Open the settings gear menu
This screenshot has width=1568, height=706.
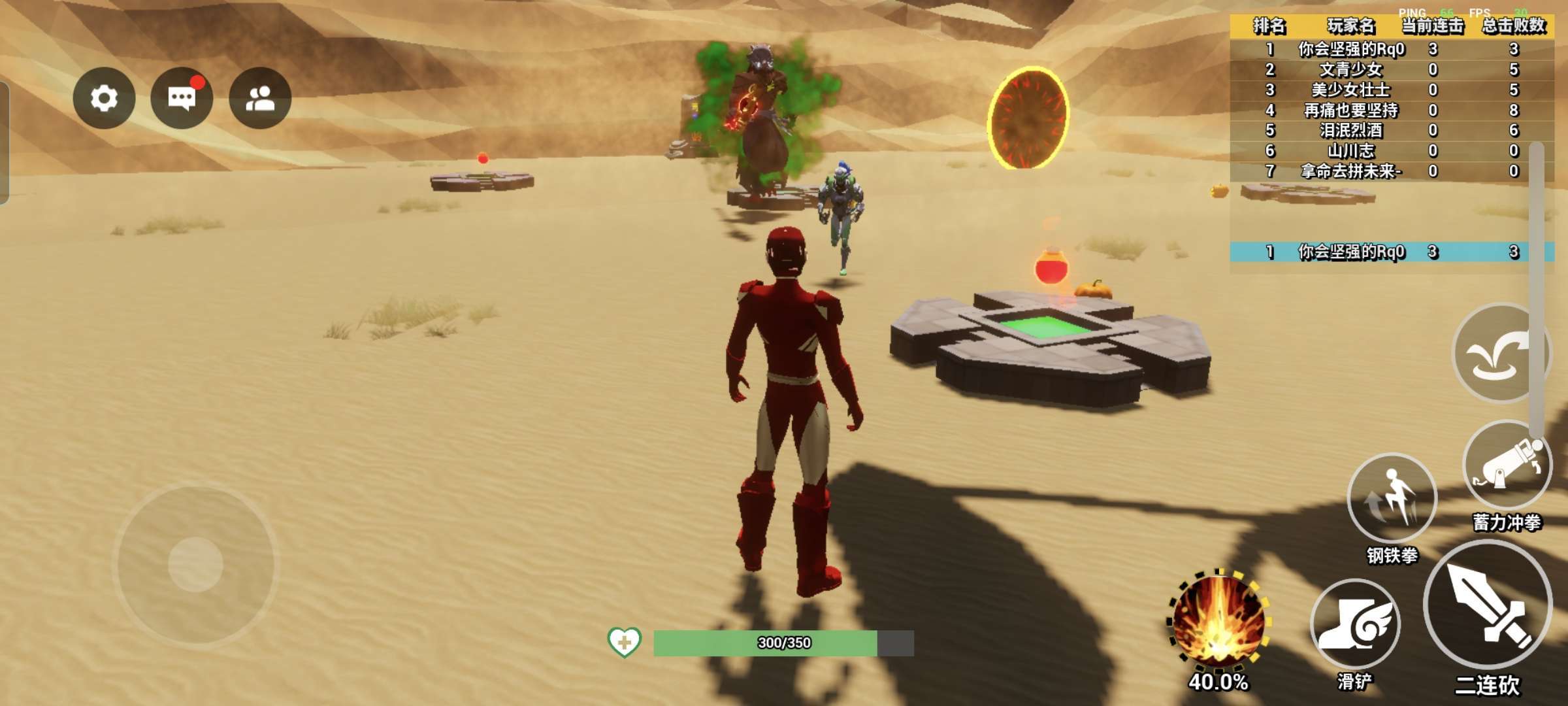tap(104, 98)
